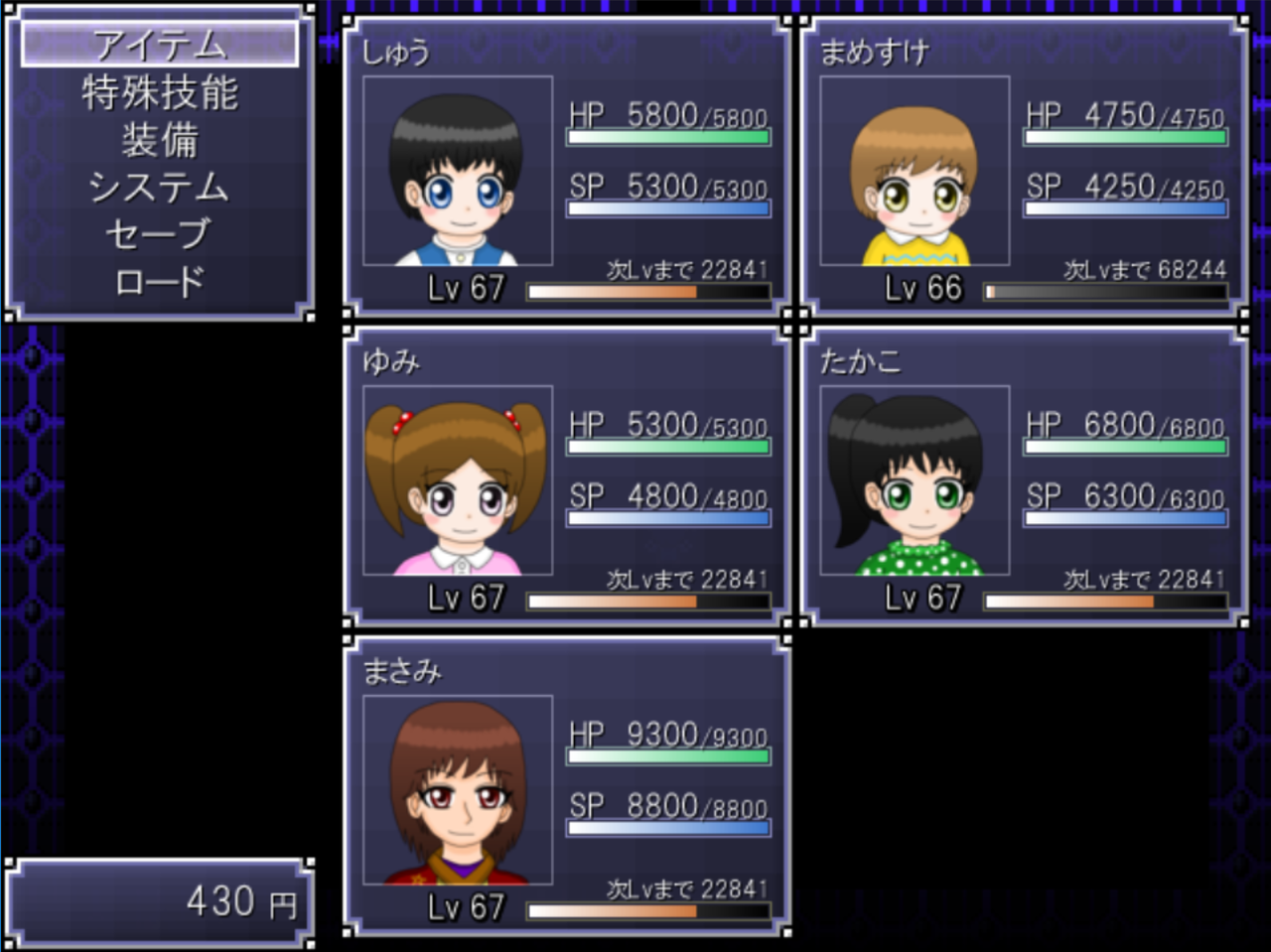
Task: Choose ロード to load a save
Action: 160,282
